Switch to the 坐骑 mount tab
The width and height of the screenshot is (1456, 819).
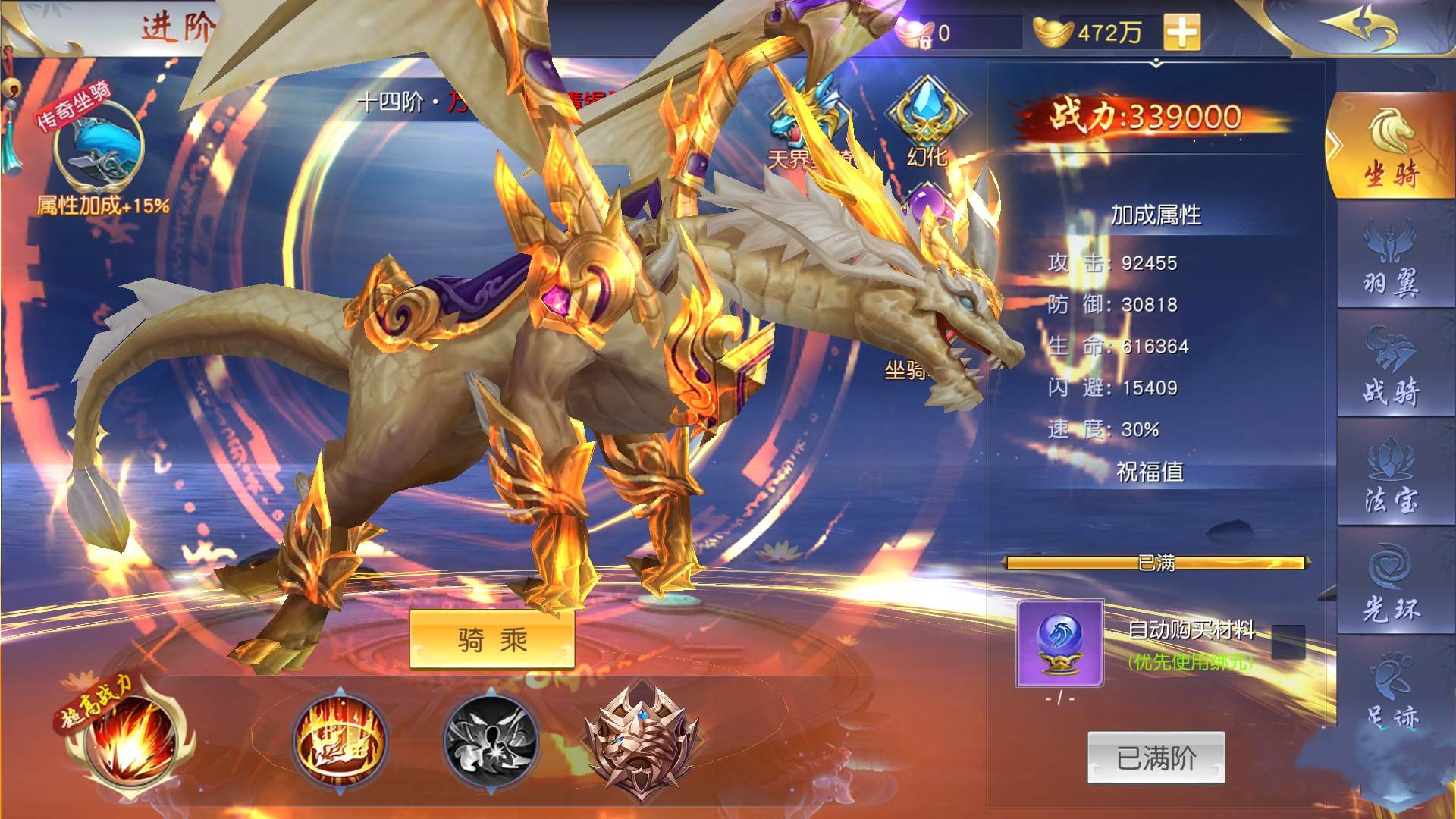[1392, 148]
